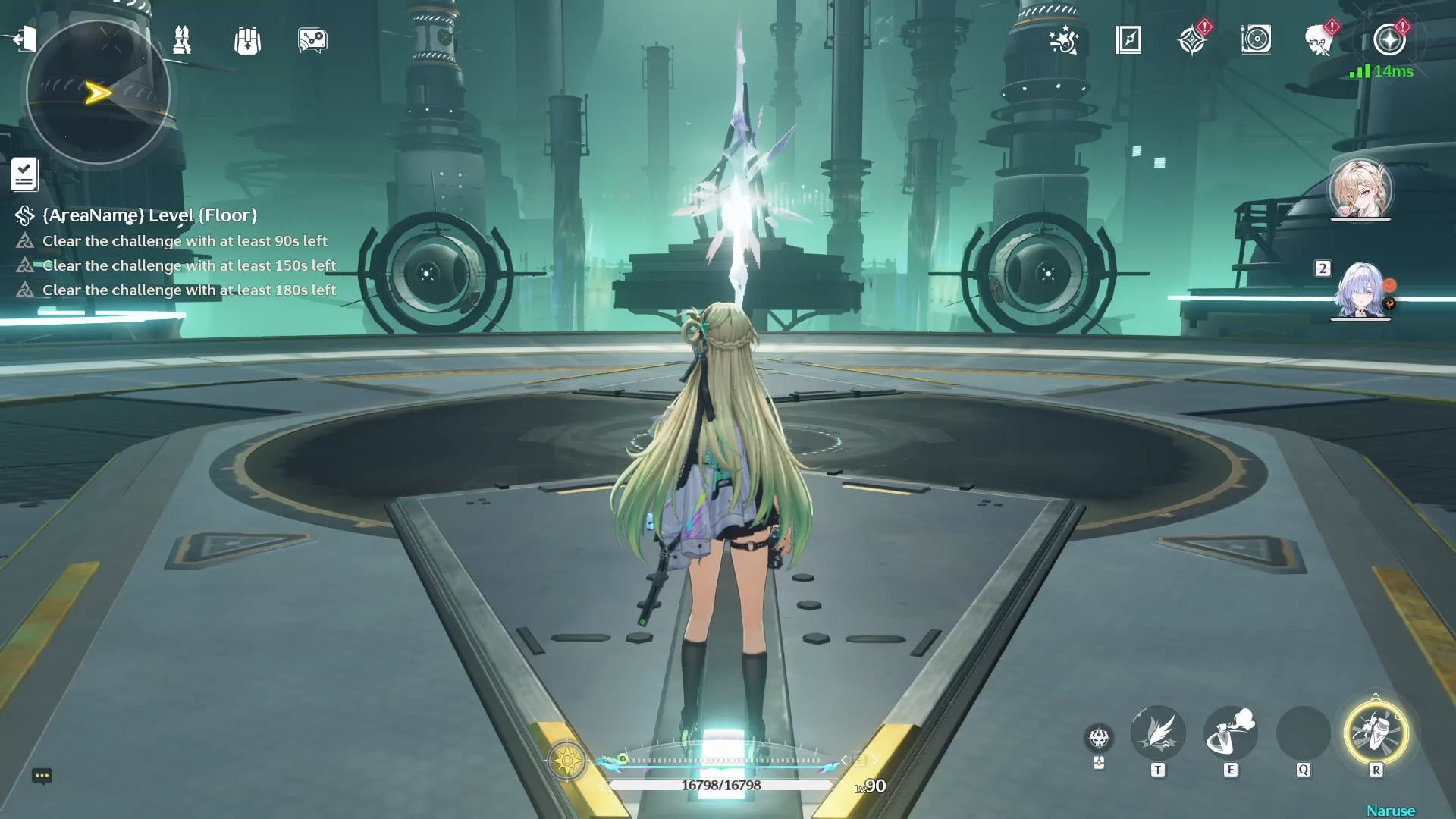The width and height of the screenshot is (1456, 819).
Task: Open the shooting stars events icon
Action: tap(1063, 40)
